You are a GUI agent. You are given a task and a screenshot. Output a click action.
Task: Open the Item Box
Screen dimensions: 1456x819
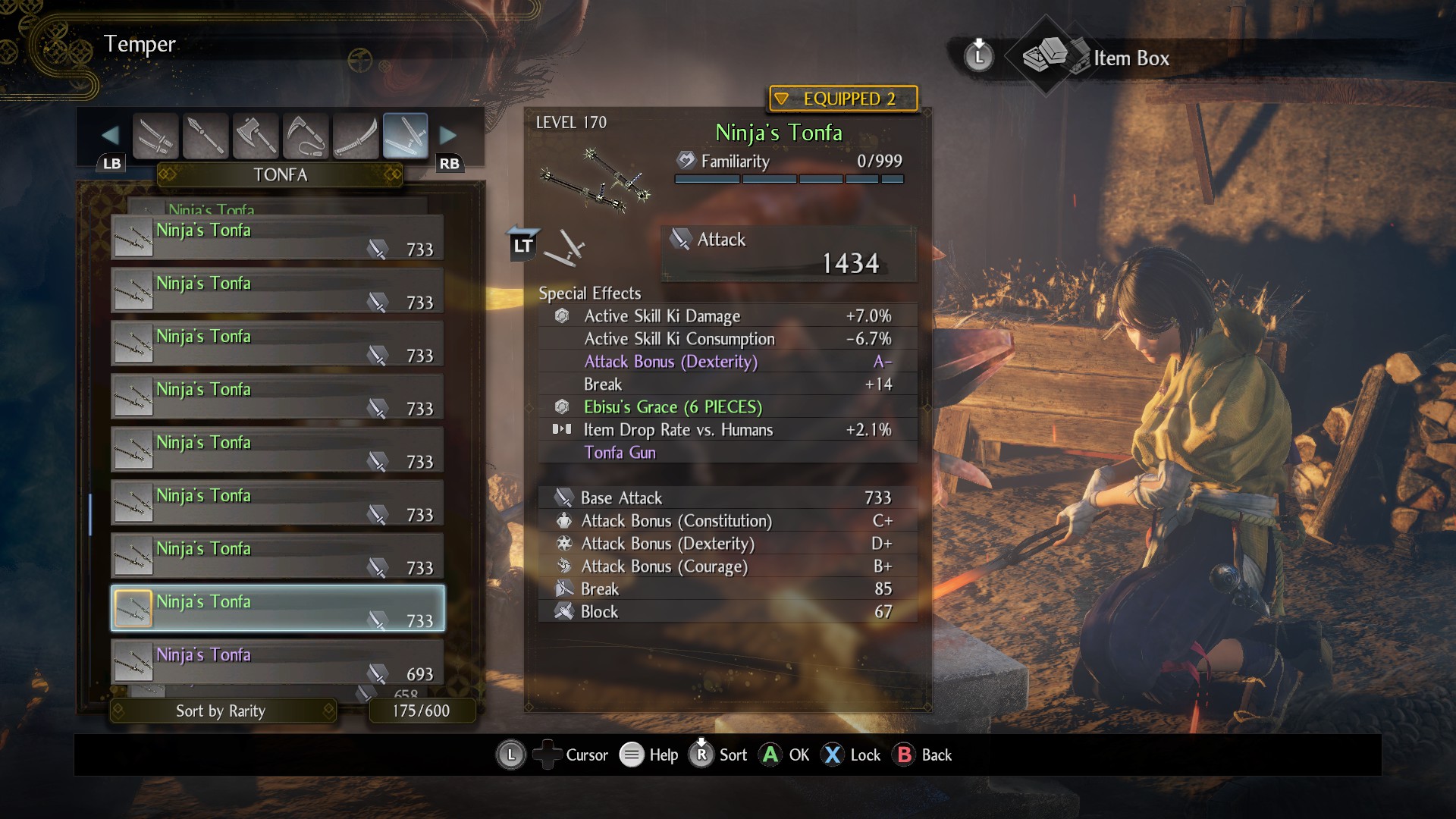pyautogui.click(x=1130, y=58)
